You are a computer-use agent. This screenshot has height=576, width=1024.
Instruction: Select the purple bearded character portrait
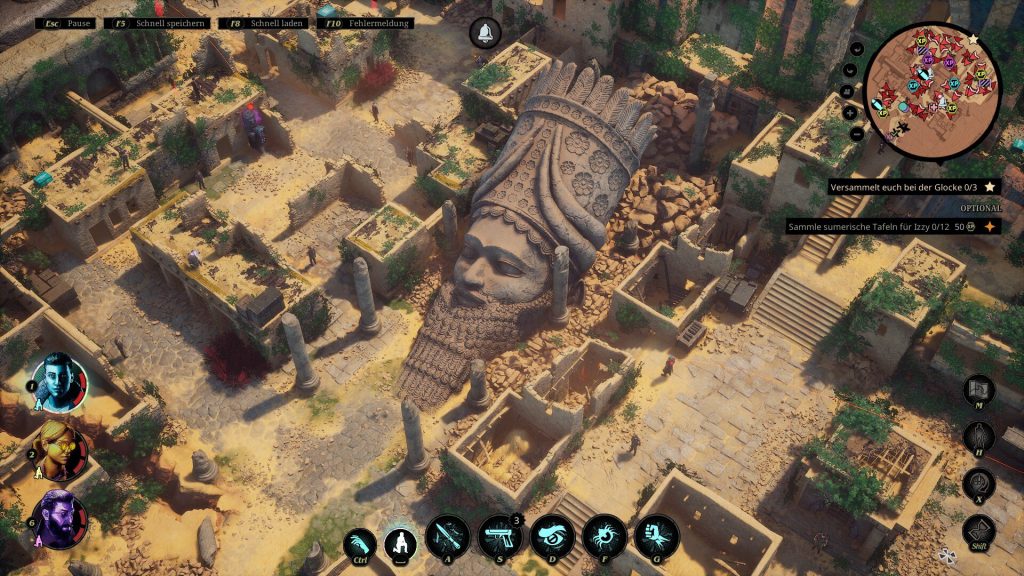pyautogui.click(x=60, y=519)
